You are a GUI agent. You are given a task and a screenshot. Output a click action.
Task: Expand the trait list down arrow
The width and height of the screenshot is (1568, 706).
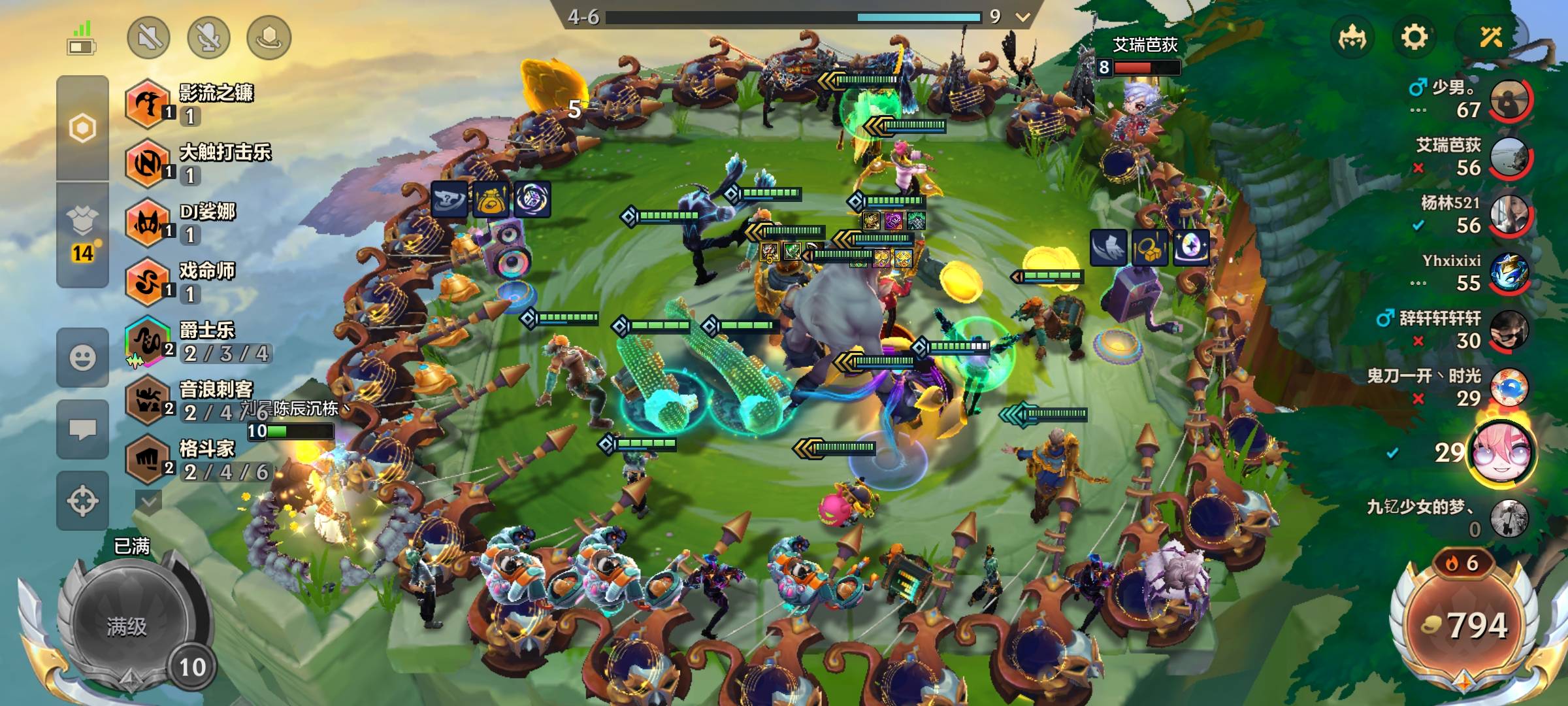pyautogui.click(x=148, y=502)
